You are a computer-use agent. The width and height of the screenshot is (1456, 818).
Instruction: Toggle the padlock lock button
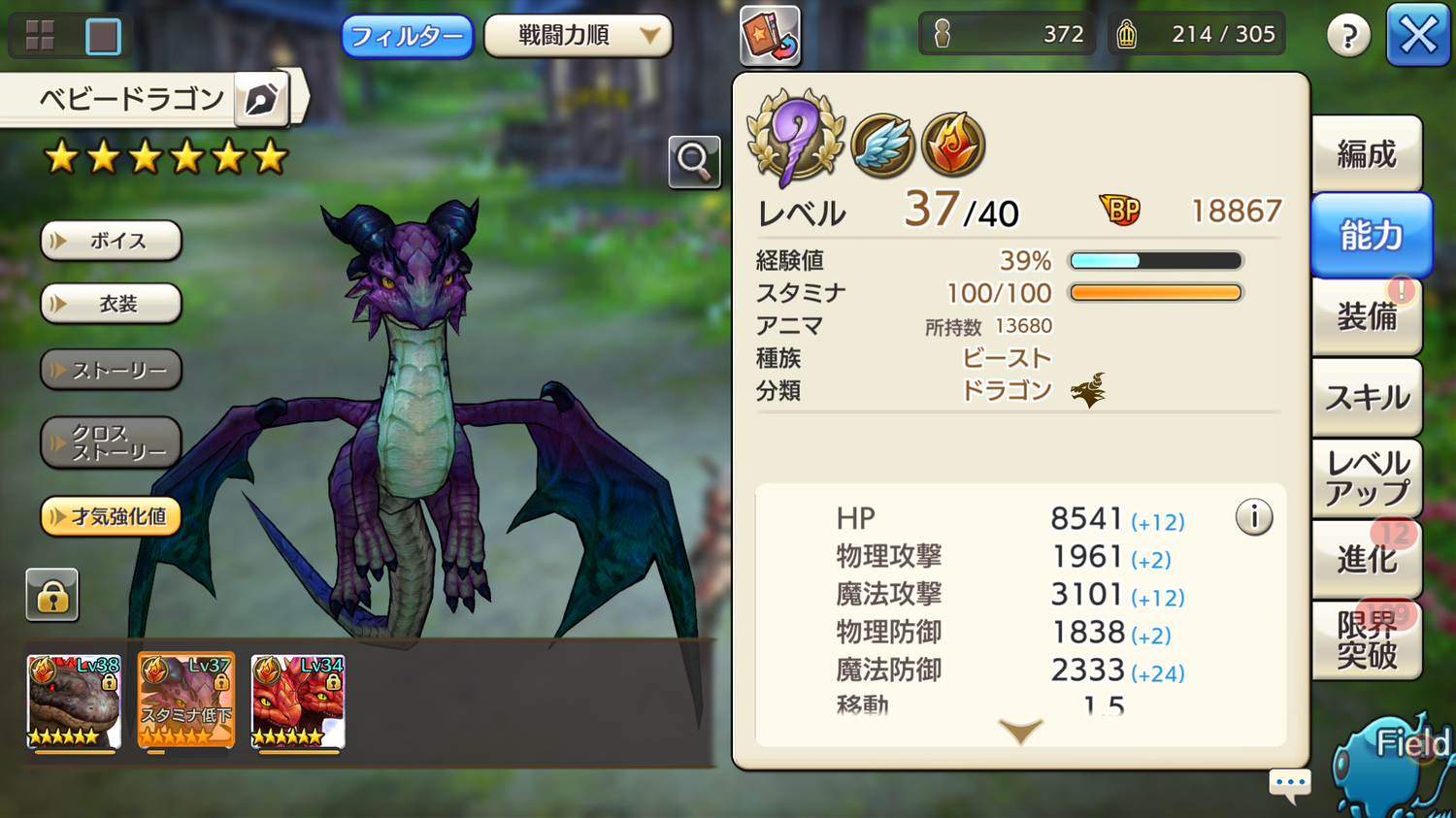point(52,595)
